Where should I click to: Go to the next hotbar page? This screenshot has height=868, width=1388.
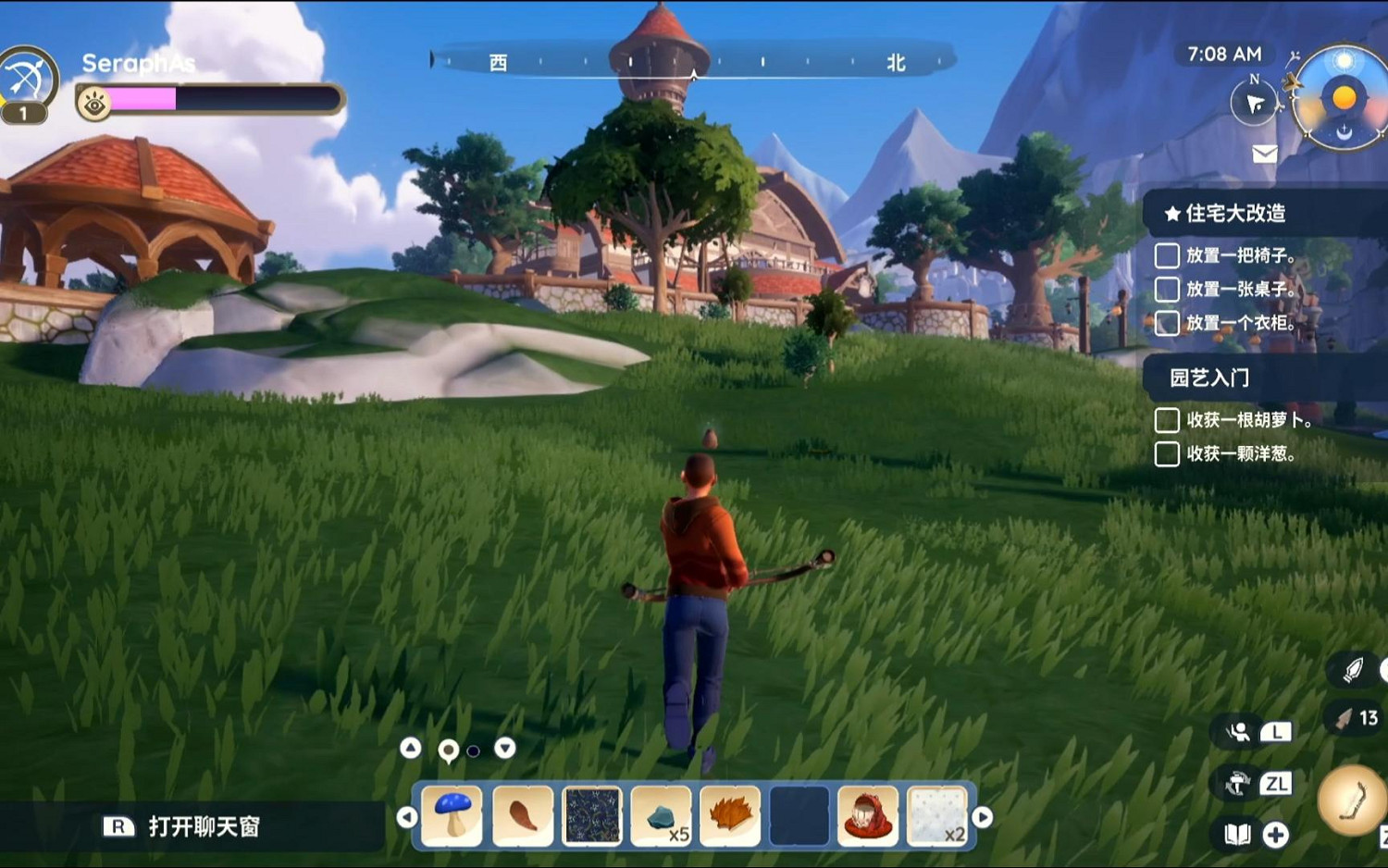(983, 817)
